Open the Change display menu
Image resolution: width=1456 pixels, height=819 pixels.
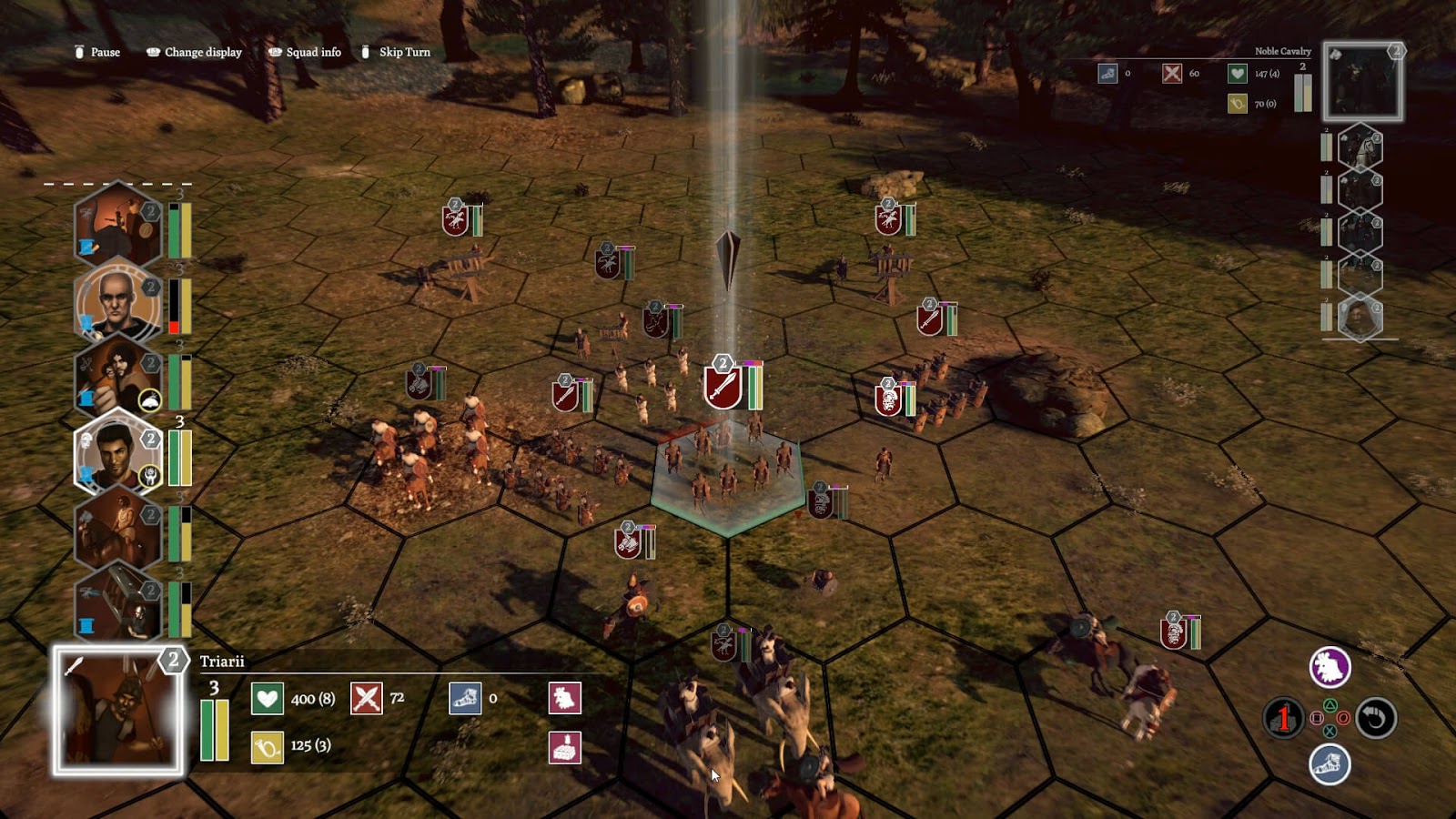193,53
